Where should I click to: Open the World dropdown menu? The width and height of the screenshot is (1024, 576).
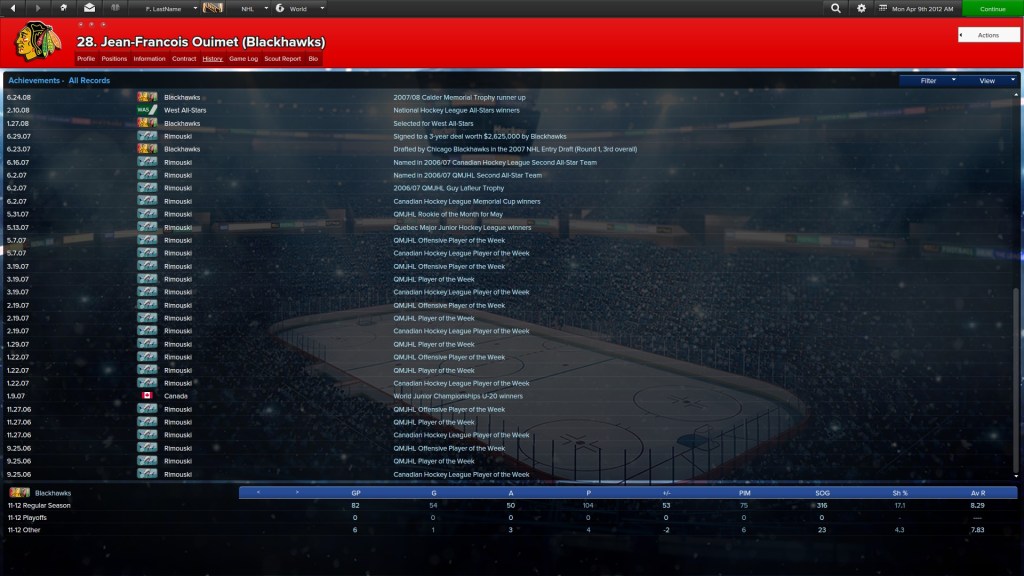tap(298, 8)
